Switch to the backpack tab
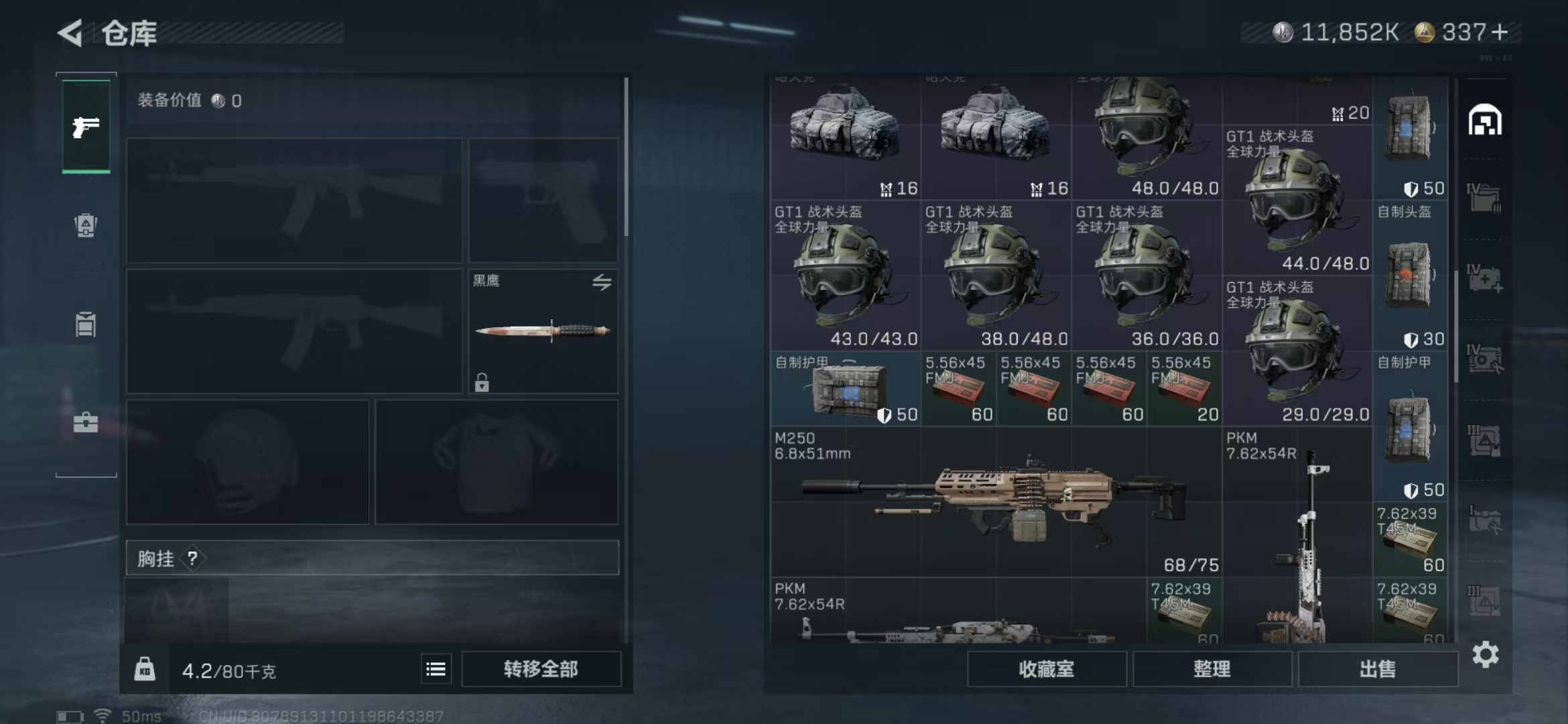Viewport: 1568px width, 724px height. tap(86, 225)
